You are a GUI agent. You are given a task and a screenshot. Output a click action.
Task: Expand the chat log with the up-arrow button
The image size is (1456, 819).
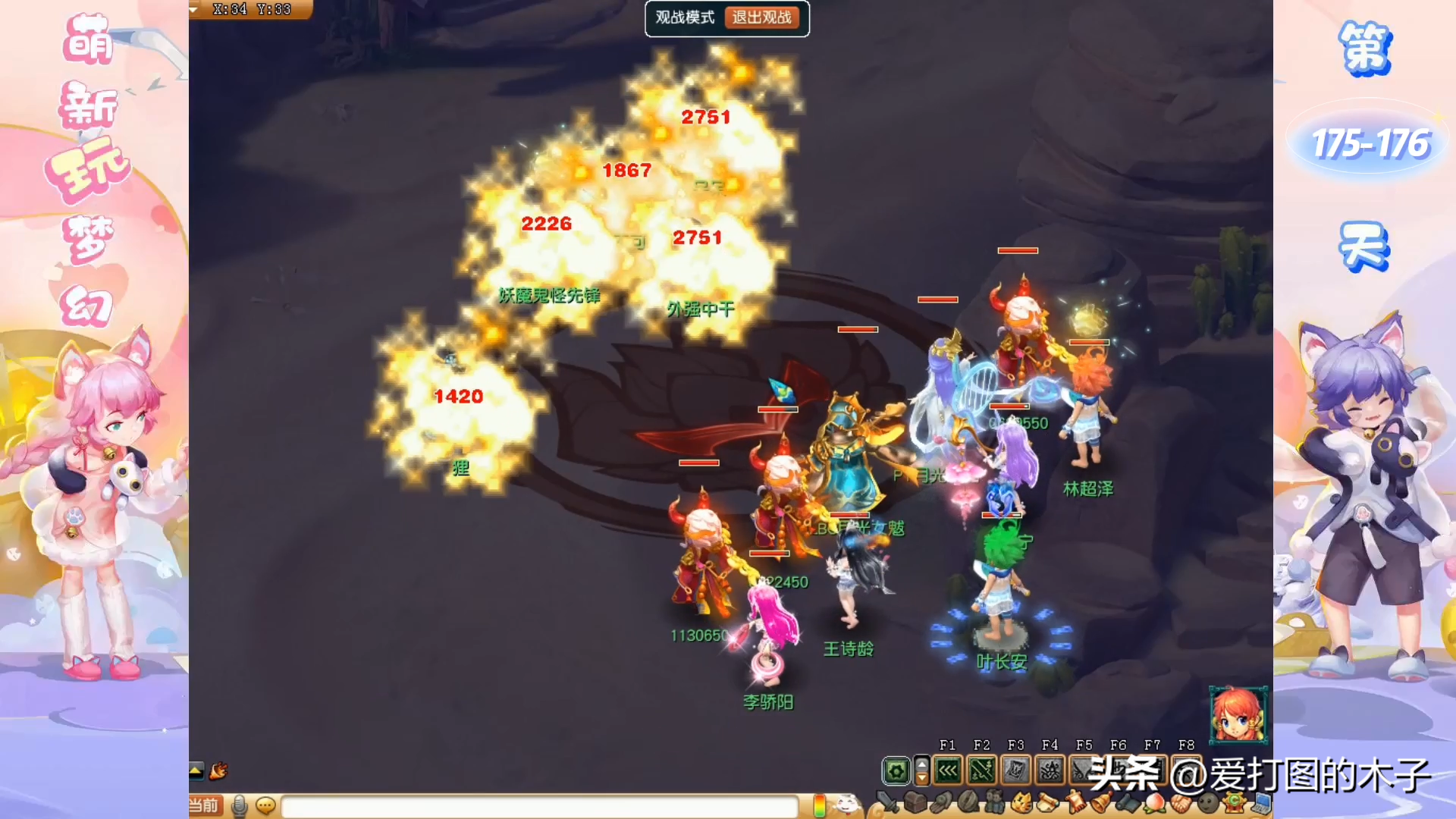pyautogui.click(x=196, y=770)
